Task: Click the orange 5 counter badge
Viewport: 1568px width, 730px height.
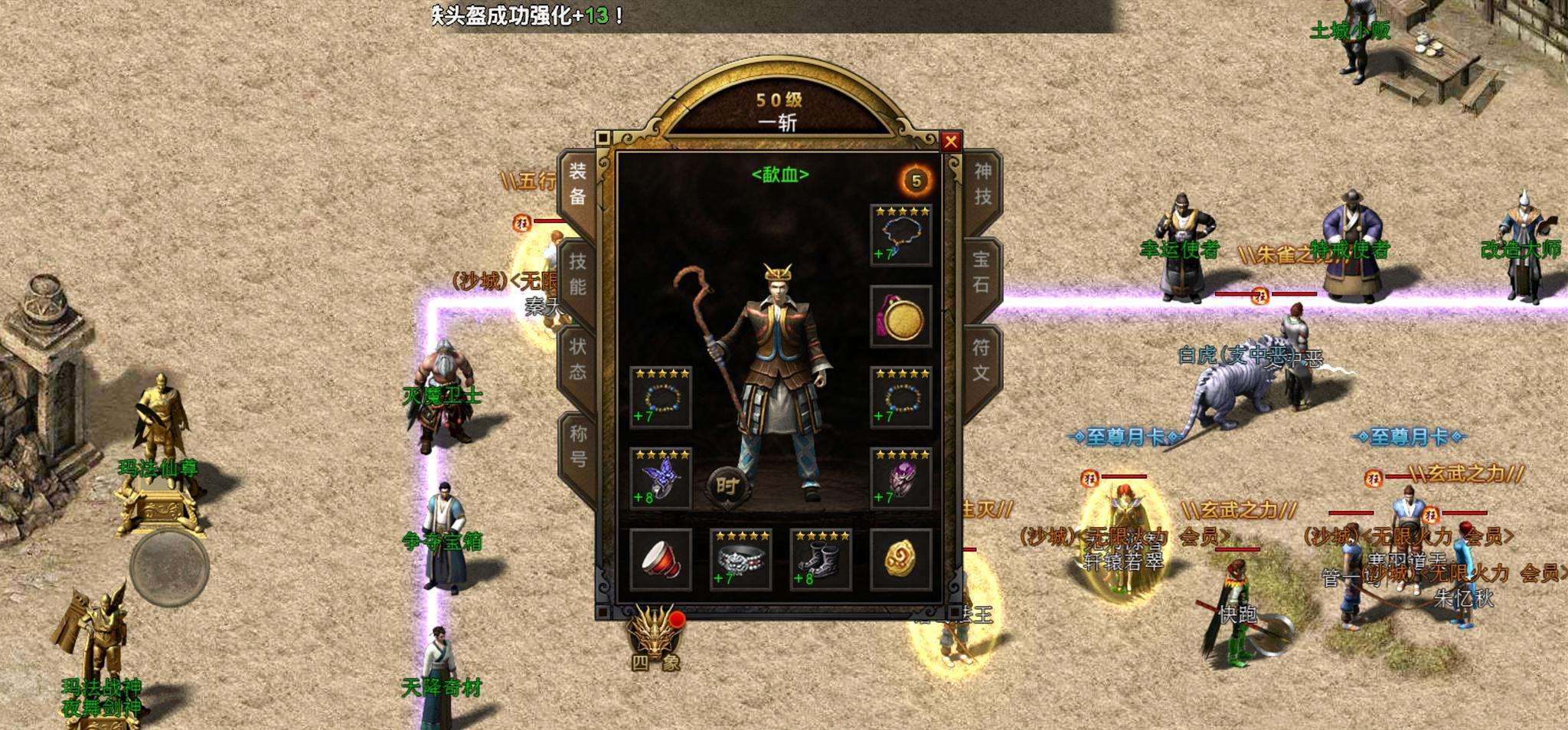Action: click(x=917, y=178)
